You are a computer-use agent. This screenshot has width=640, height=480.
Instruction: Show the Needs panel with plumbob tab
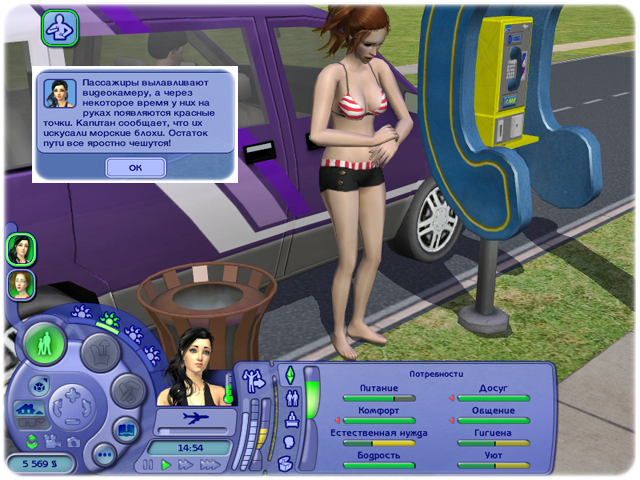coord(291,375)
